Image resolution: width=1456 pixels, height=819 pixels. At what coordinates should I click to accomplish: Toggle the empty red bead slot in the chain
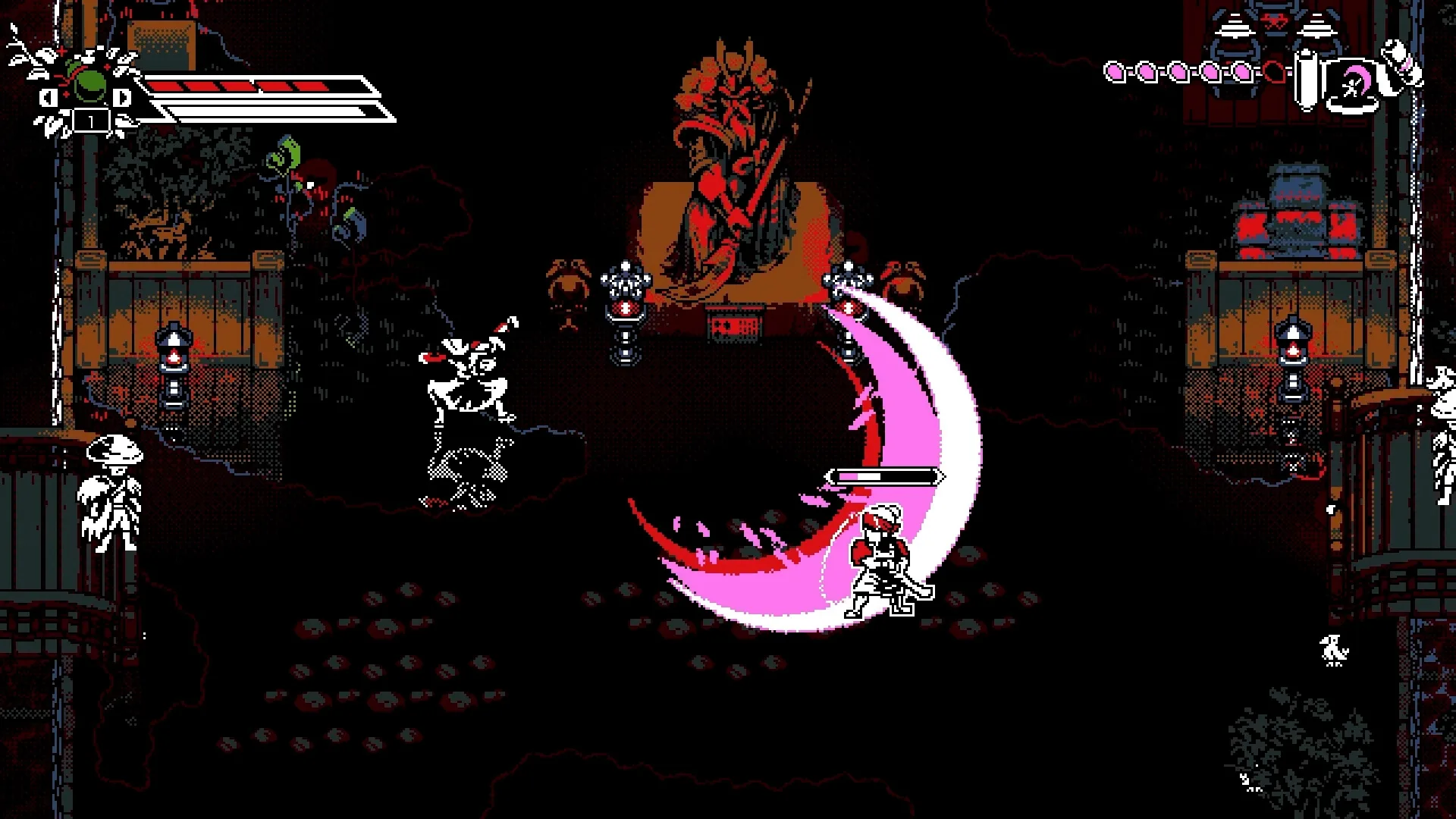[x=1276, y=72]
